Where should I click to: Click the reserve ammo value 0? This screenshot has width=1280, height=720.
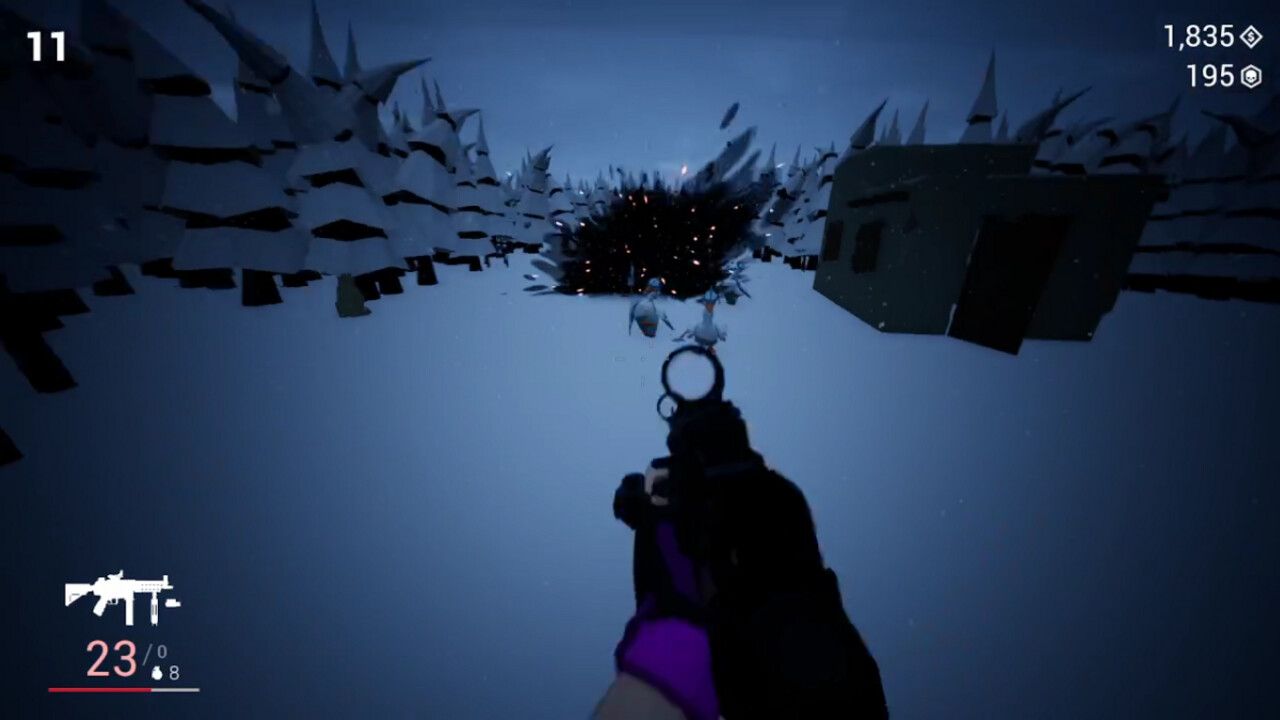pos(163,649)
